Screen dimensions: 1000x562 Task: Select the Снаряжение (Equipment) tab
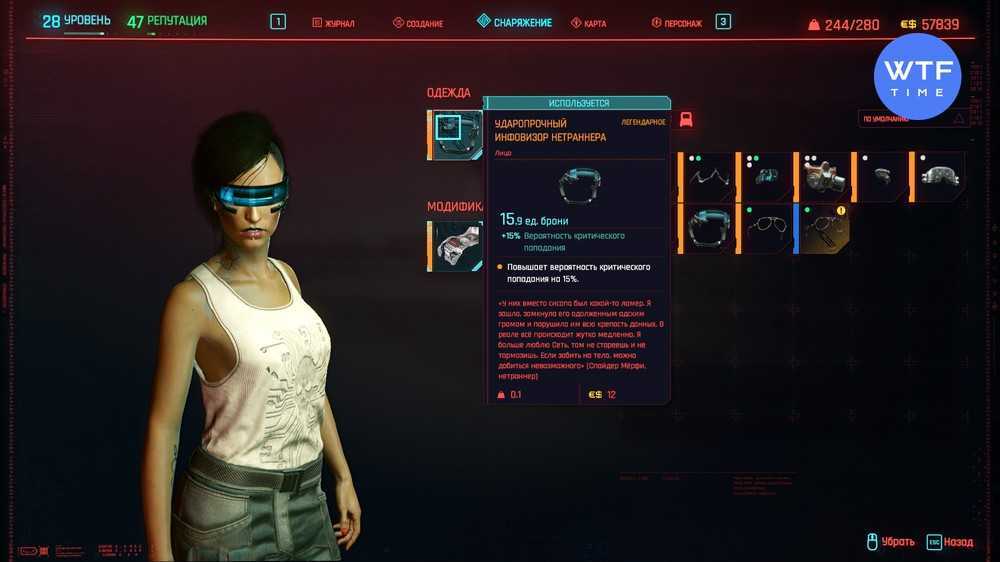[521, 22]
